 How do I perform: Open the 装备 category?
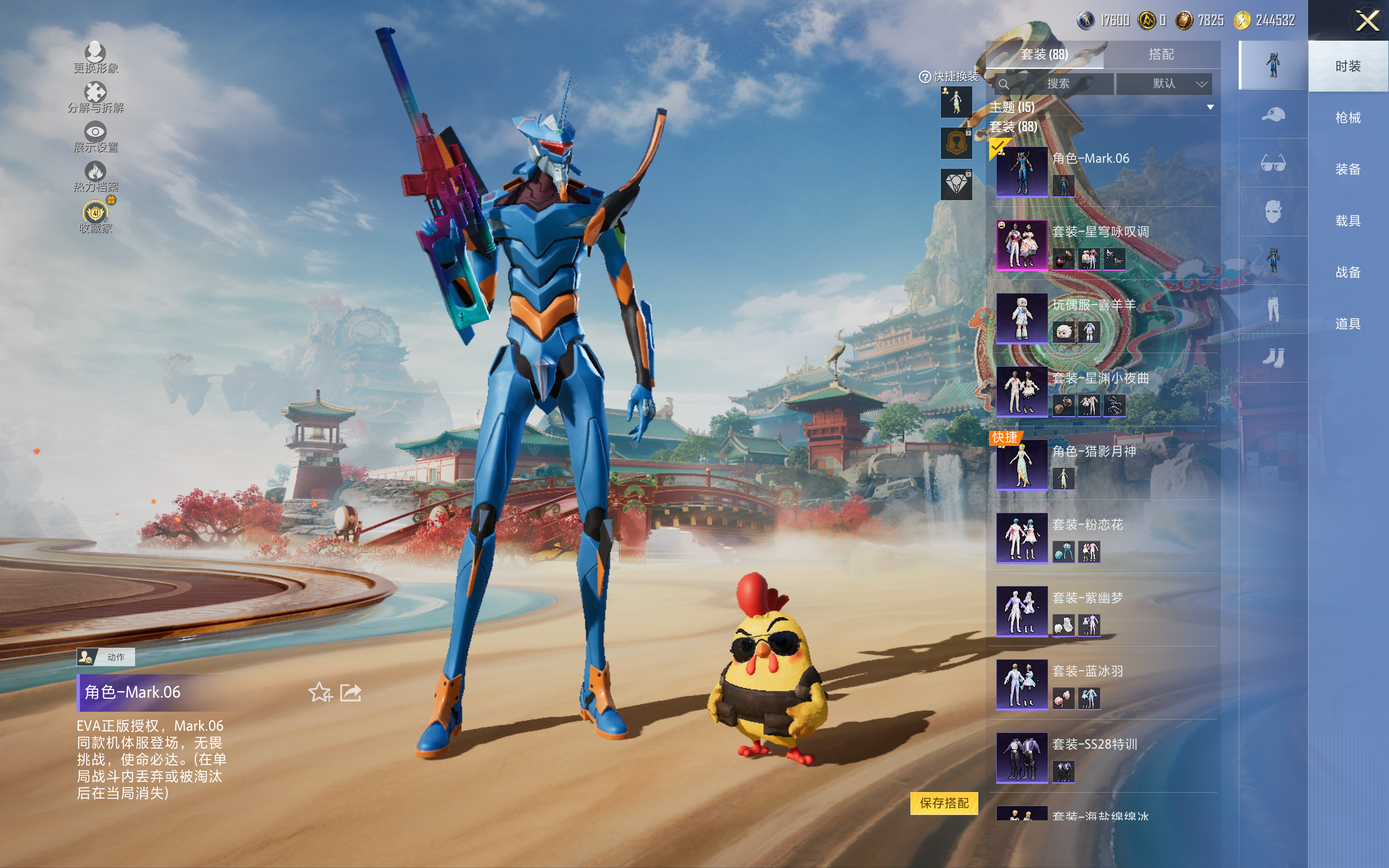click(1347, 169)
